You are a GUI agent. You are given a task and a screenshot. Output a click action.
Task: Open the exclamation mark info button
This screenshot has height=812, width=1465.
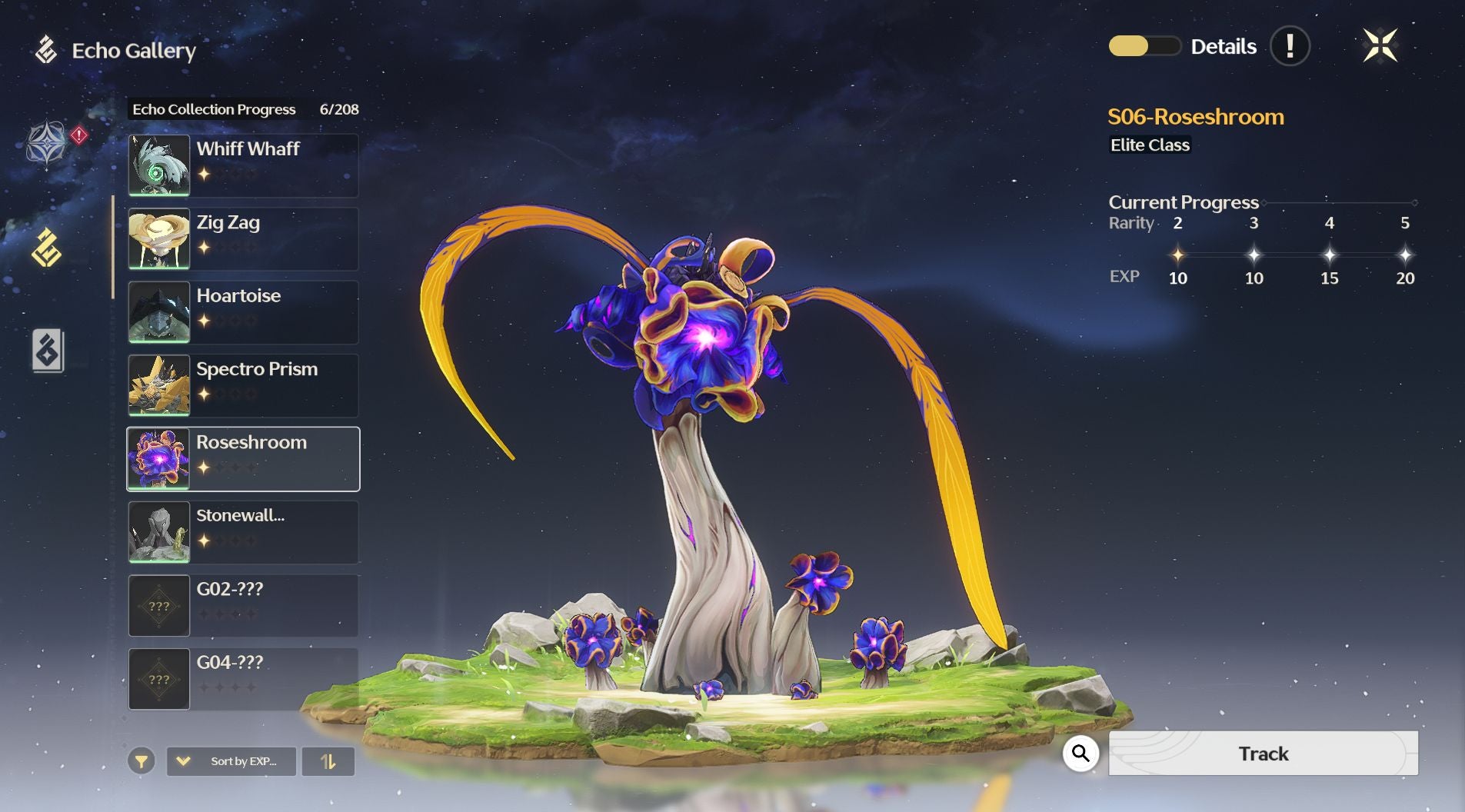[x=1290, y=46]
